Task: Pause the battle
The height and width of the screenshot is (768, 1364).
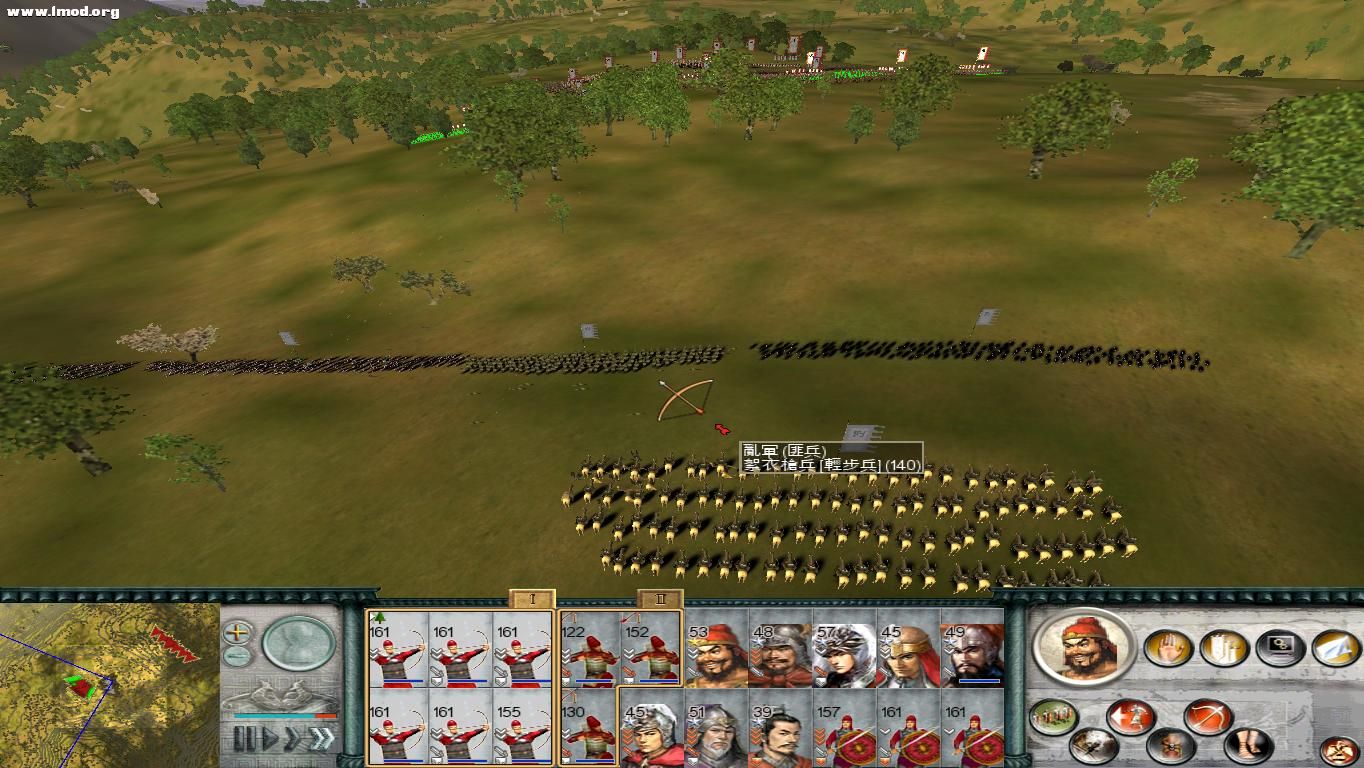Action: [244, 739]
